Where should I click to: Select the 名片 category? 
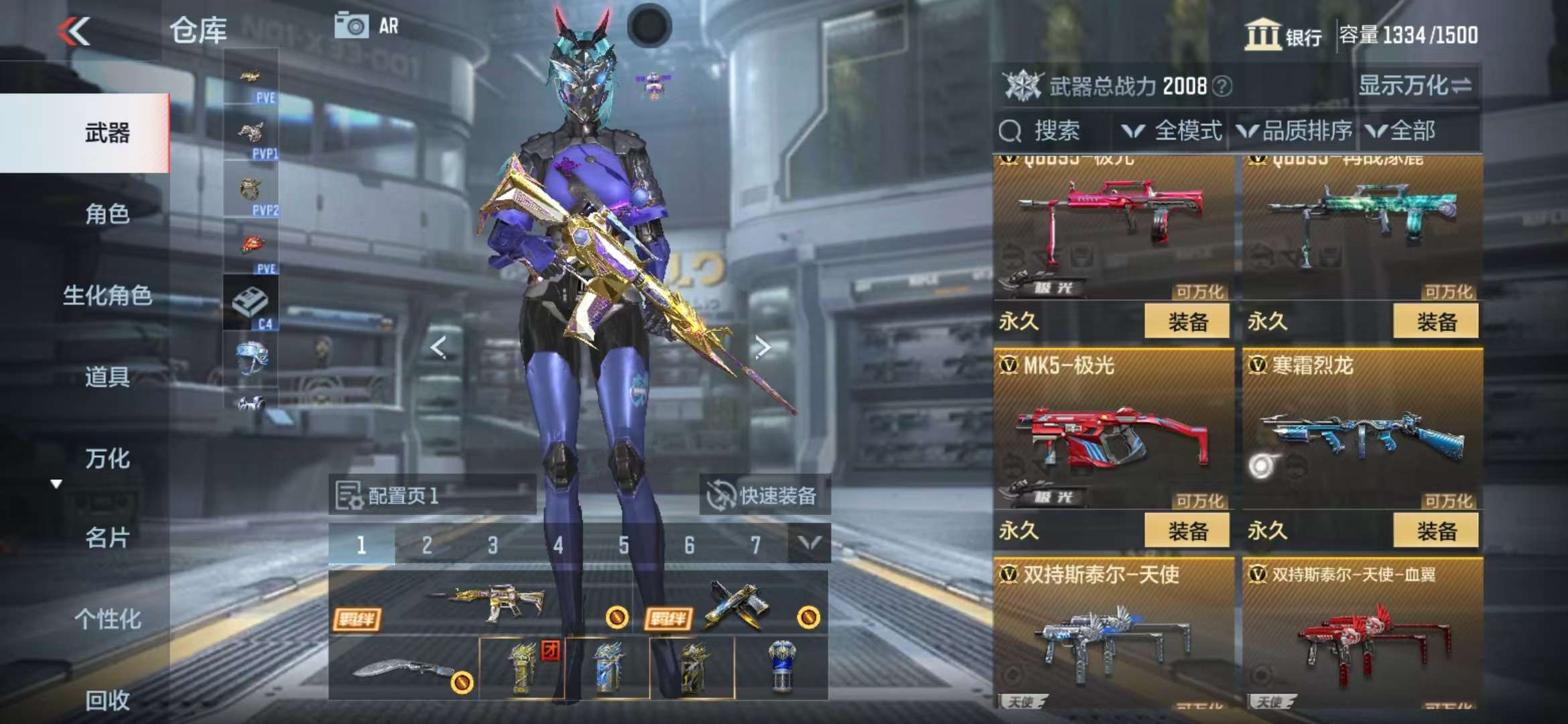click(107, 538)
